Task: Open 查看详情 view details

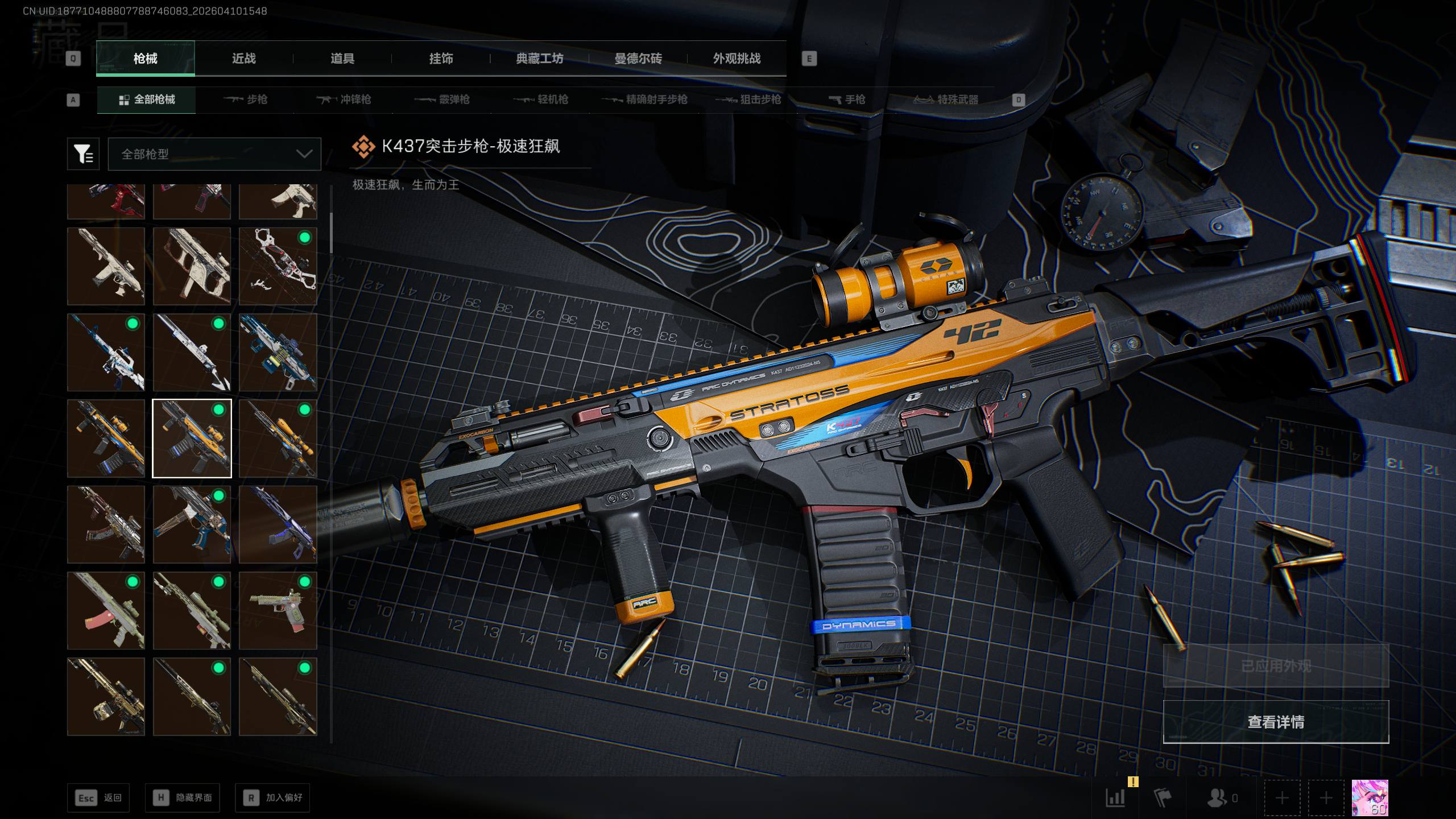Action: [x=1276, y=722]
